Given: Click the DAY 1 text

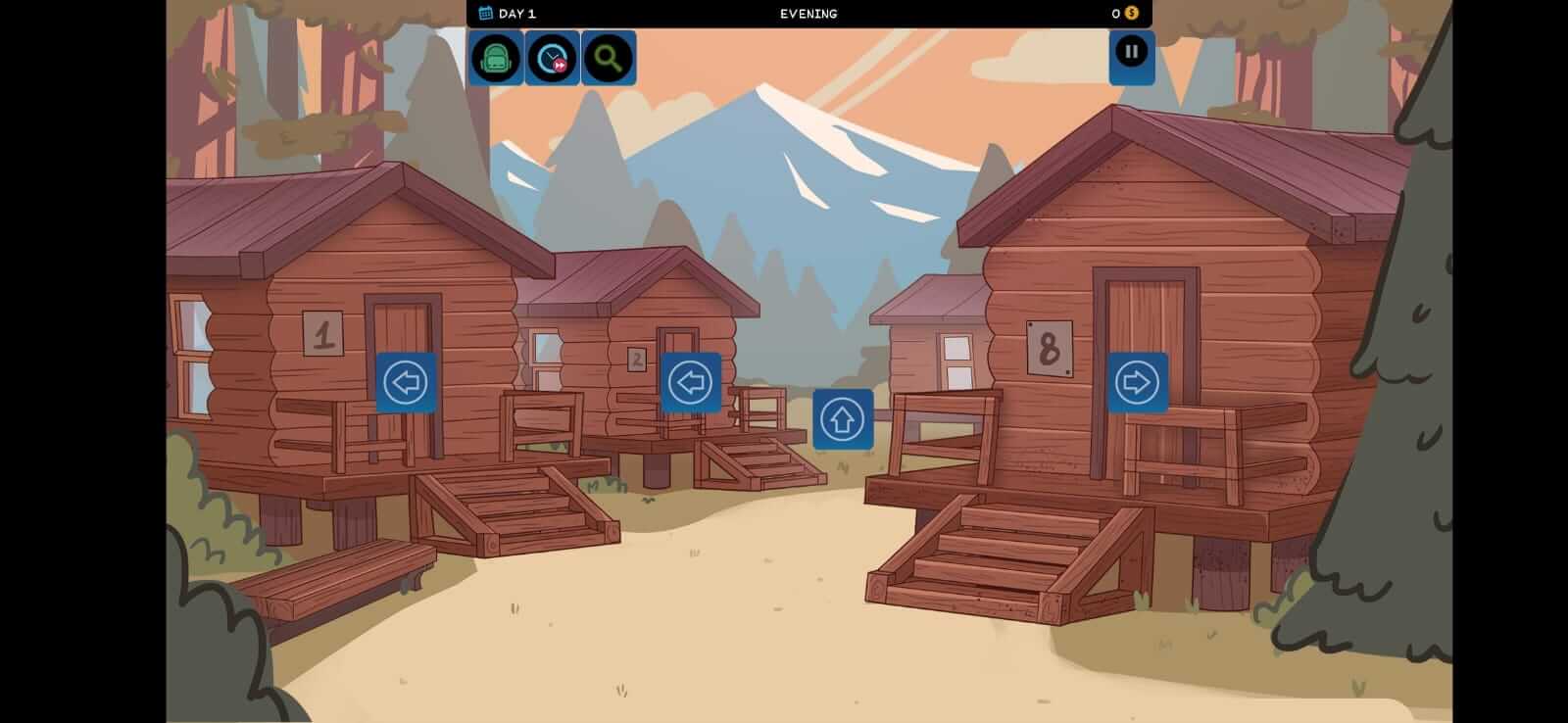Looking at the screenshot, I should [x=516, y=13].
